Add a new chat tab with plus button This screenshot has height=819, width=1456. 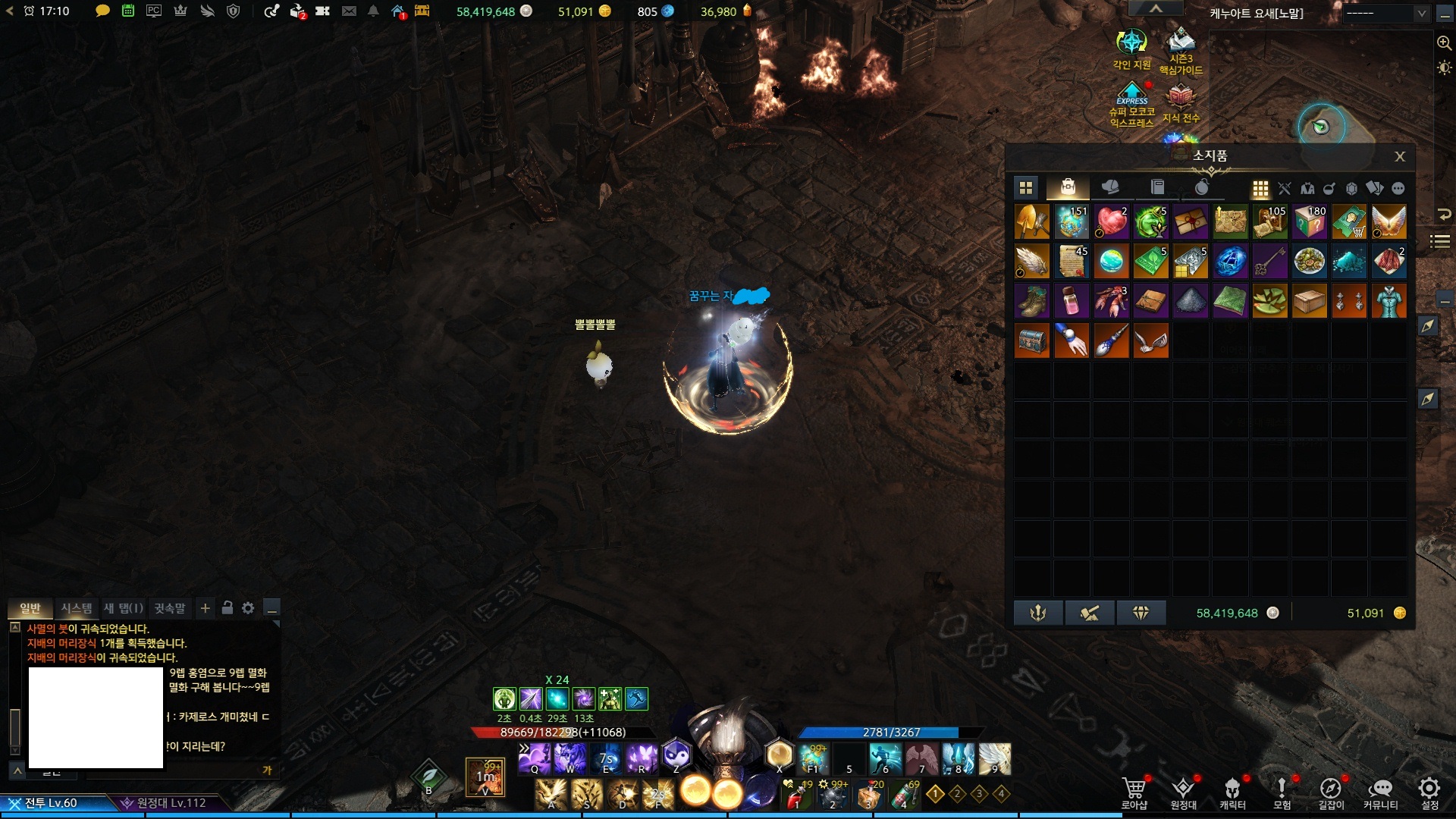205,608
